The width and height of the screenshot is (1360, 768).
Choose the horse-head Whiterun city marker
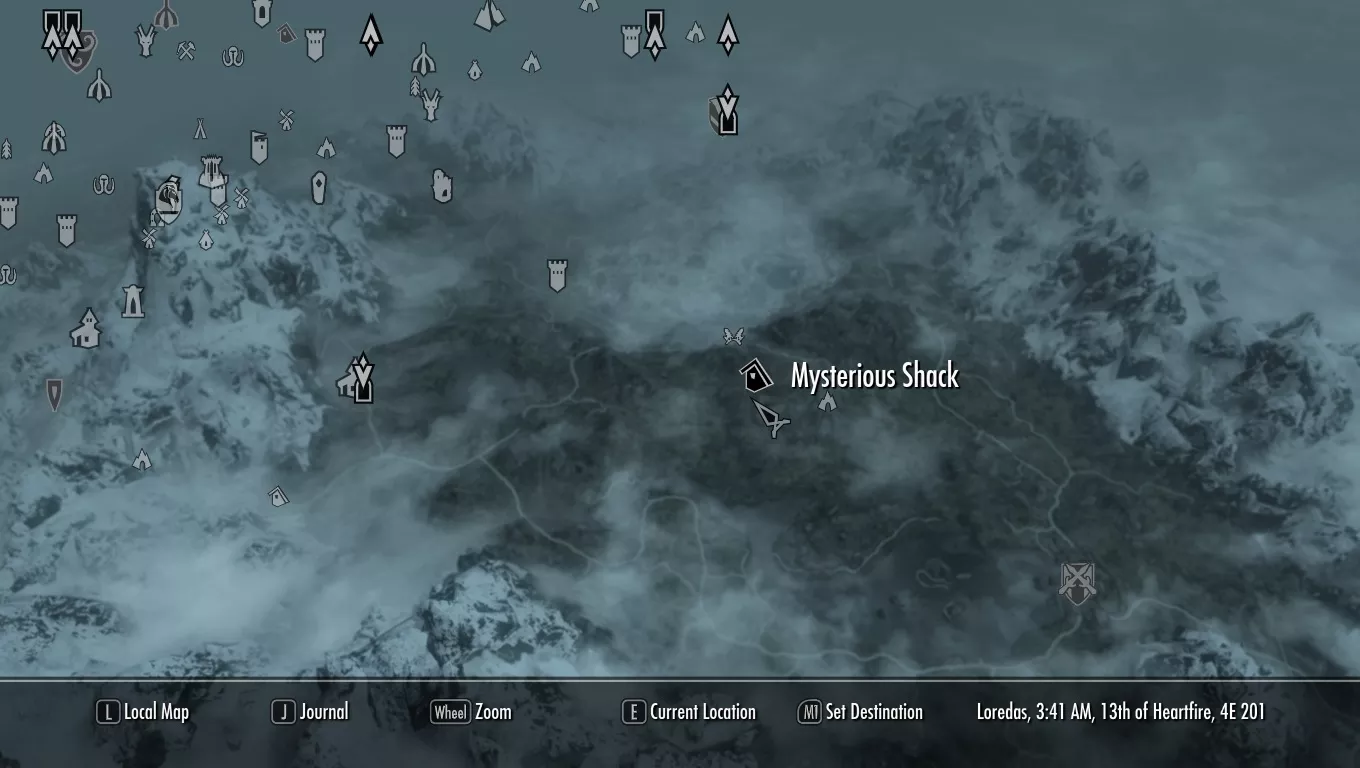pos(168,201)
